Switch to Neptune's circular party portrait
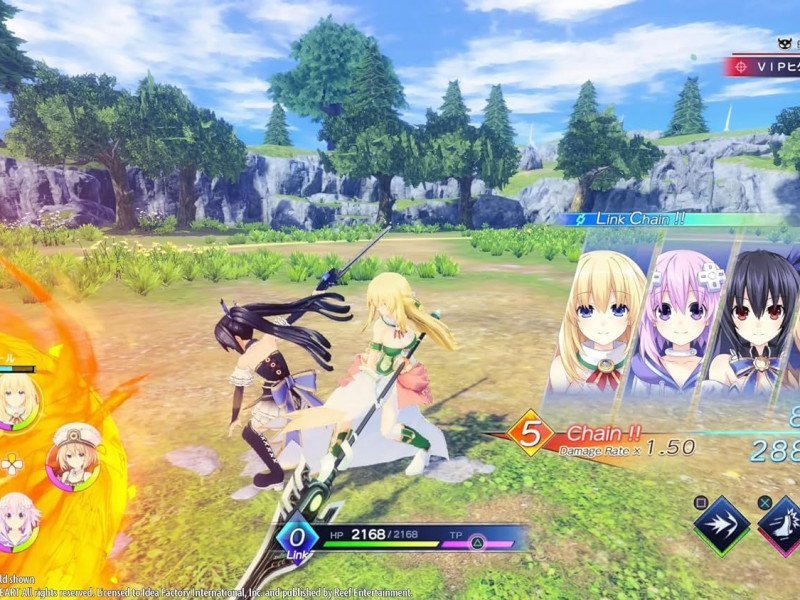The width and height of the screenshot is (800, 600). [x=16, y=518]
